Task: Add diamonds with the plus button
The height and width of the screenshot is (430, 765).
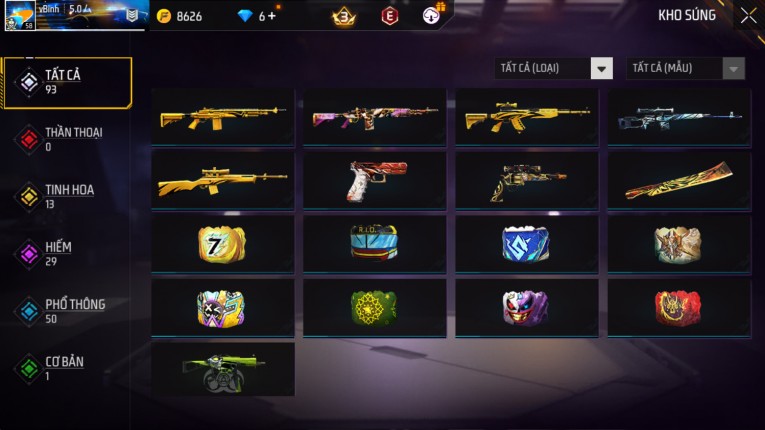Action: pyautogui.click(x=272, y=16)
